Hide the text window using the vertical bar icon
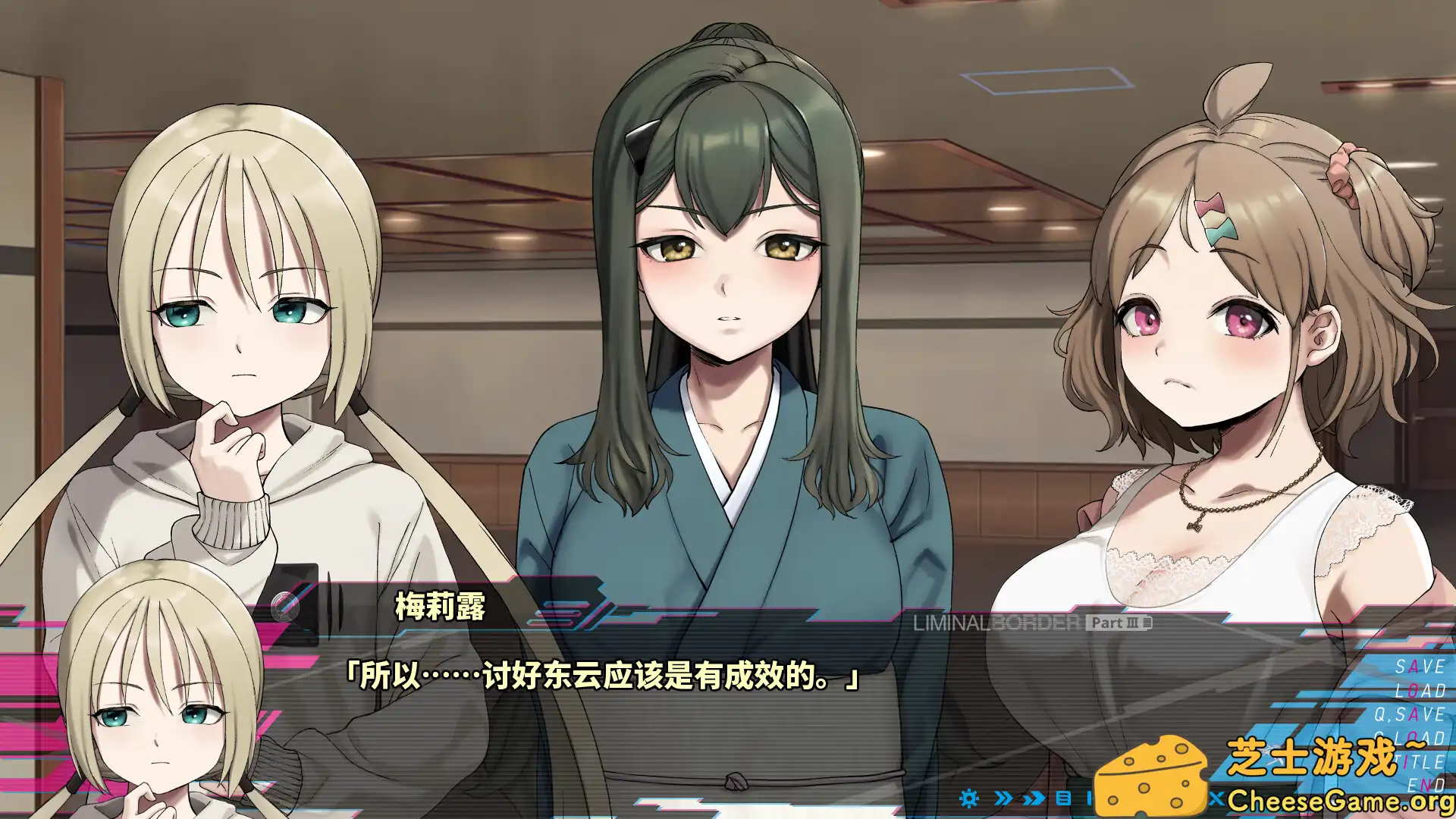 1090,798
